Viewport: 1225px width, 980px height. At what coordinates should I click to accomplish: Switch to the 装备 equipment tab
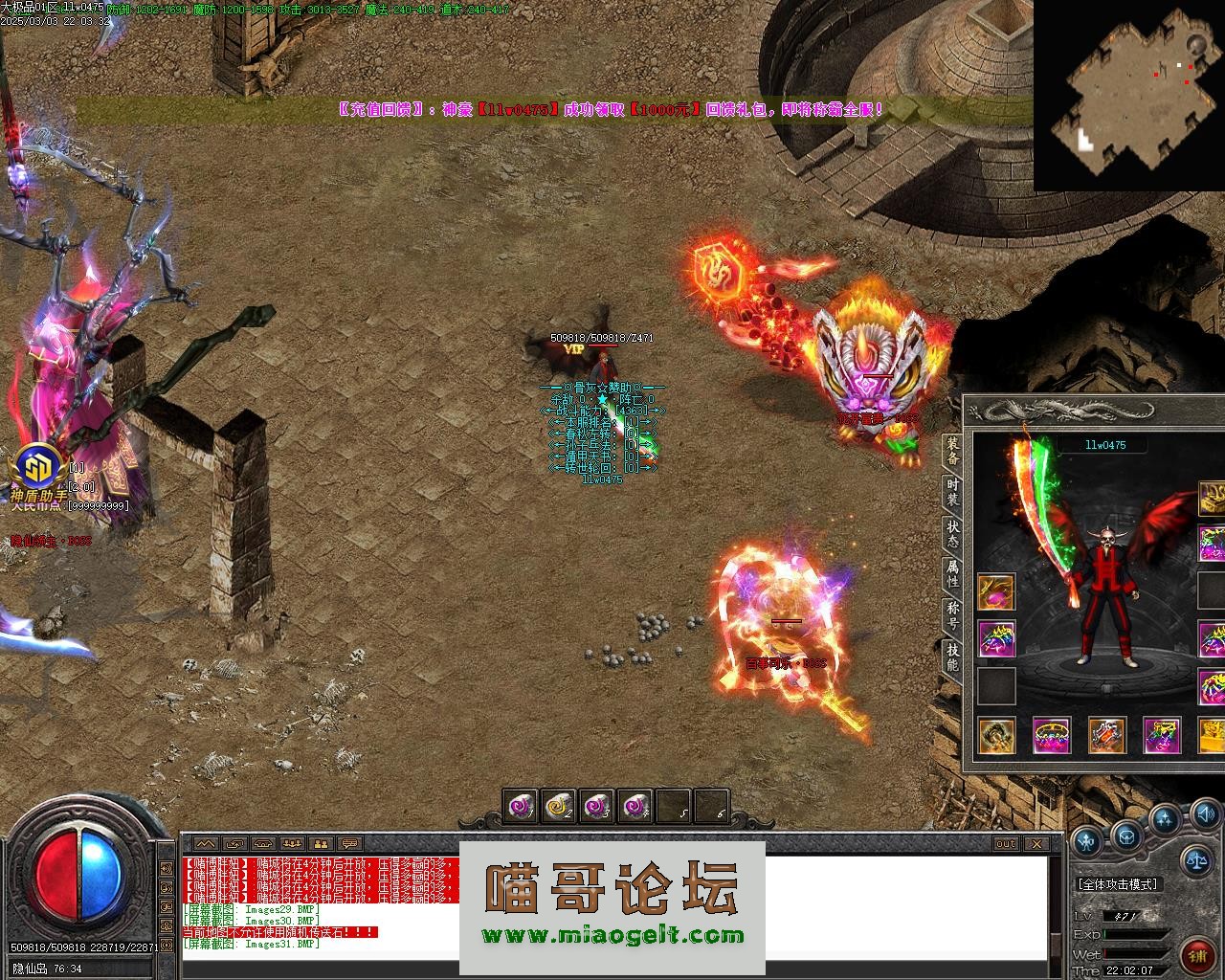click(x=952, y=451)
